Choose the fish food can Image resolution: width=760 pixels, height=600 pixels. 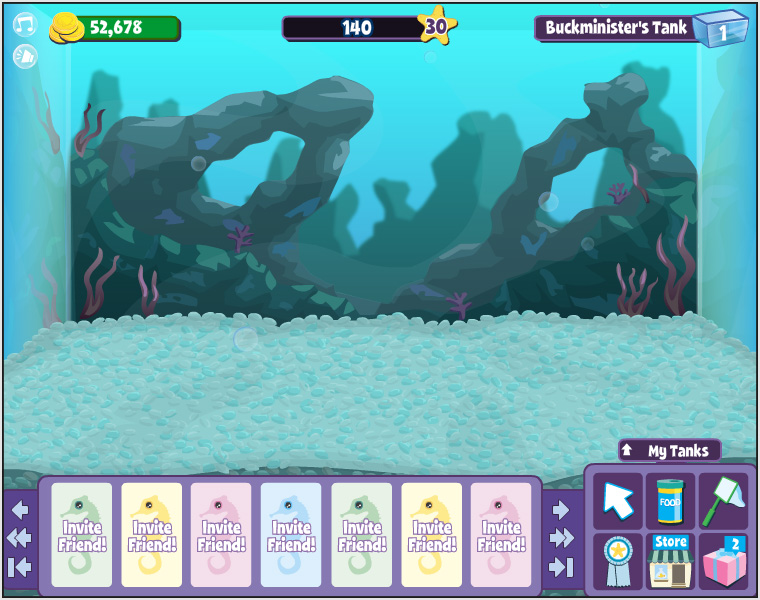point(670,499)
